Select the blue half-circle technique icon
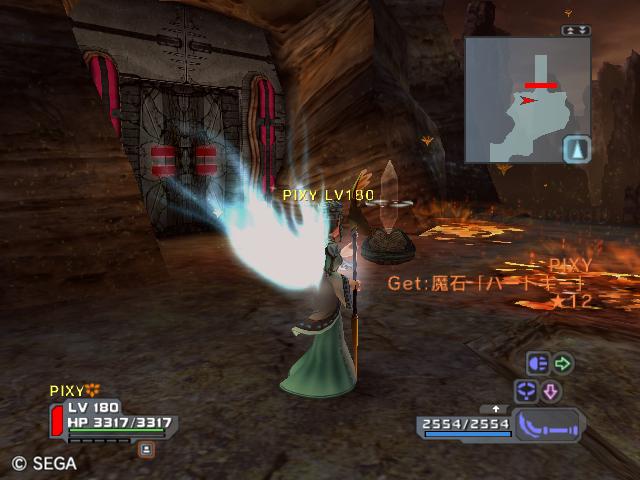The width and height of the screenshot is (640, 480). tap(538, 364)
